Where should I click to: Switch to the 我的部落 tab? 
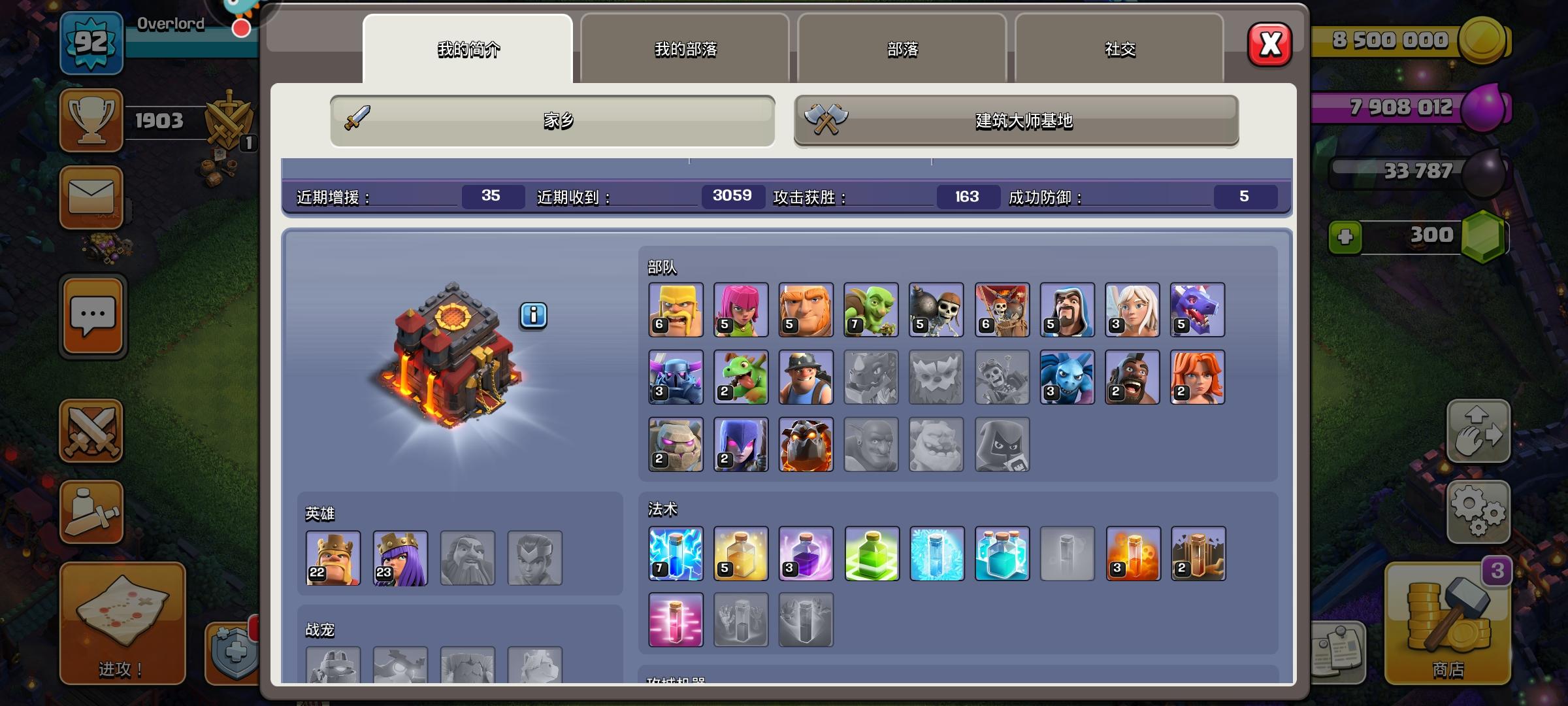683,49
